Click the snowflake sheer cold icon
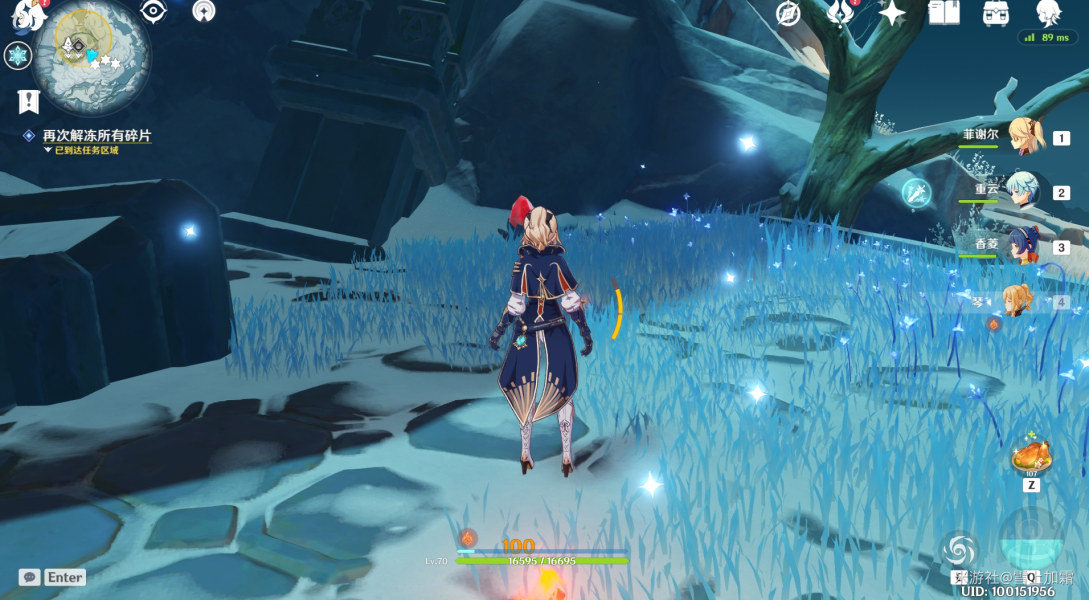Image resolution: width=1089 pixels, height=600 pixels. coord(18,55)
